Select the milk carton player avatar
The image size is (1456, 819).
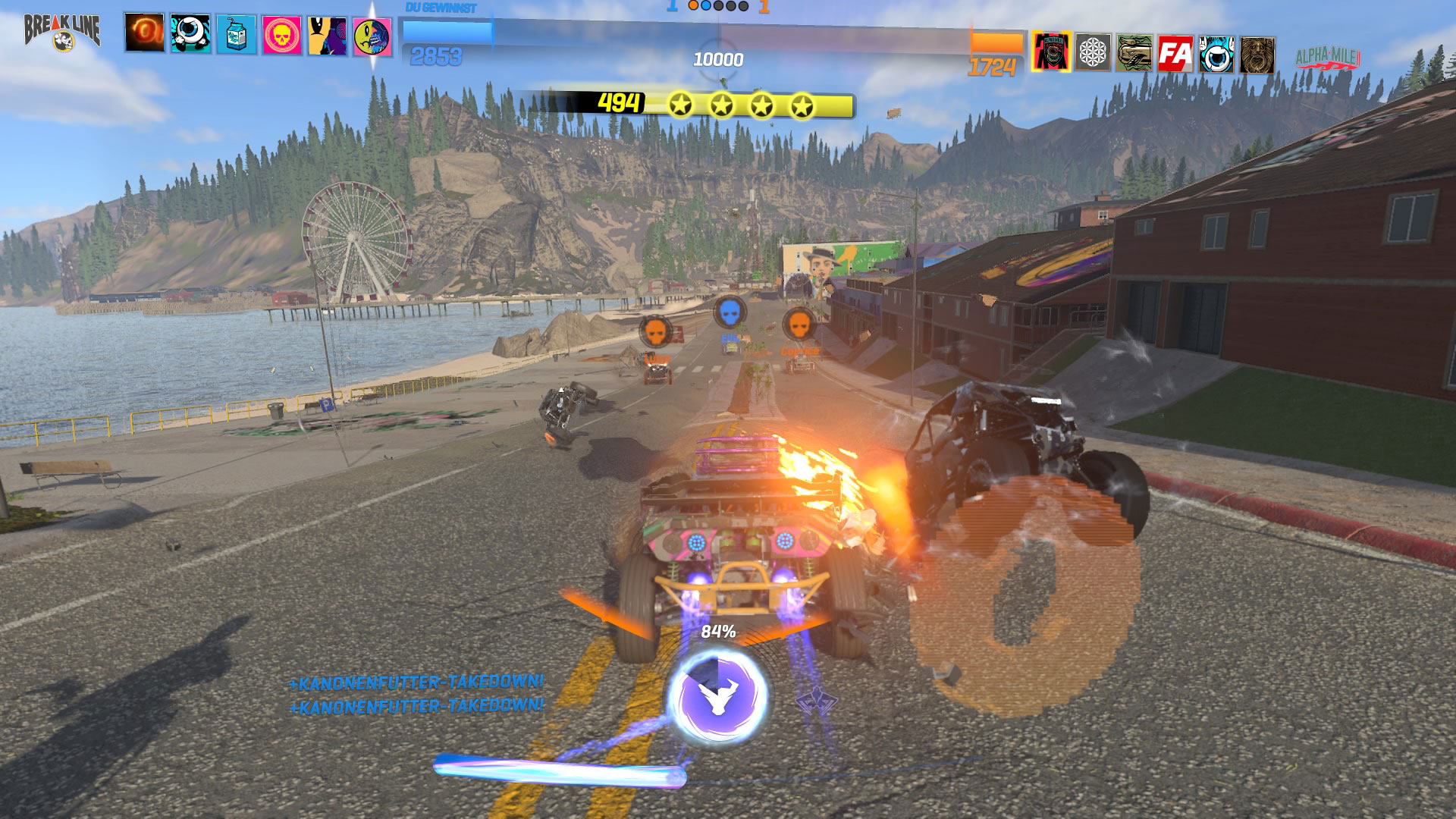(236, 35)
